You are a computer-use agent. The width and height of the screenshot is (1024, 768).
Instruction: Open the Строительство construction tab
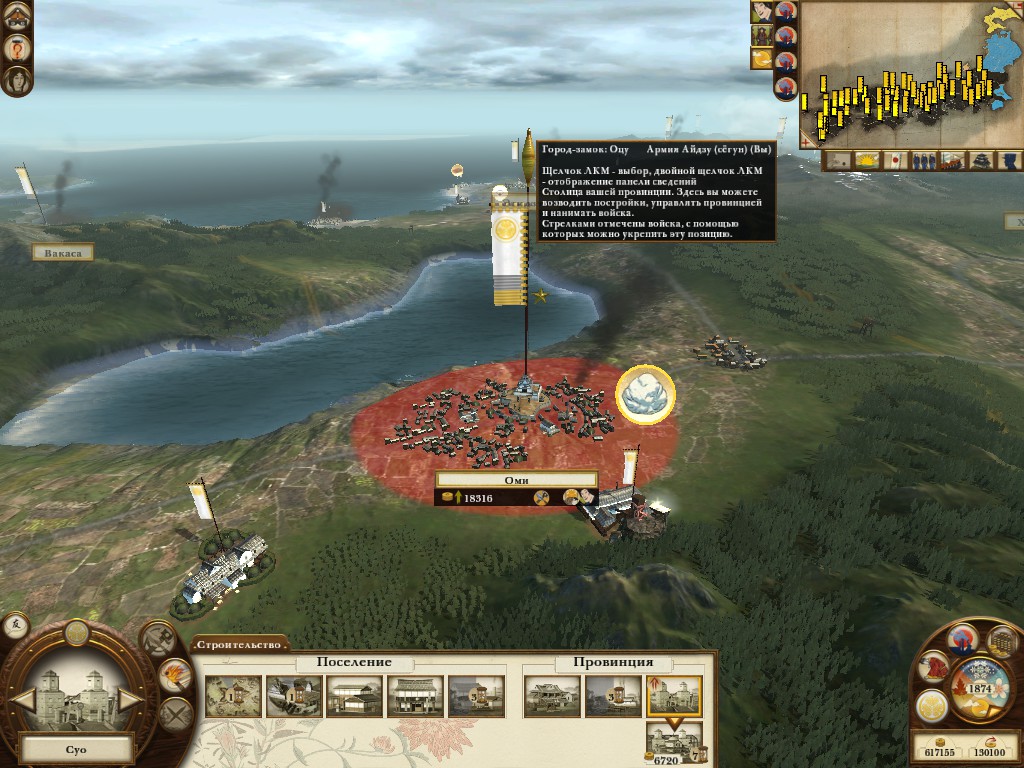click(240, 644)
